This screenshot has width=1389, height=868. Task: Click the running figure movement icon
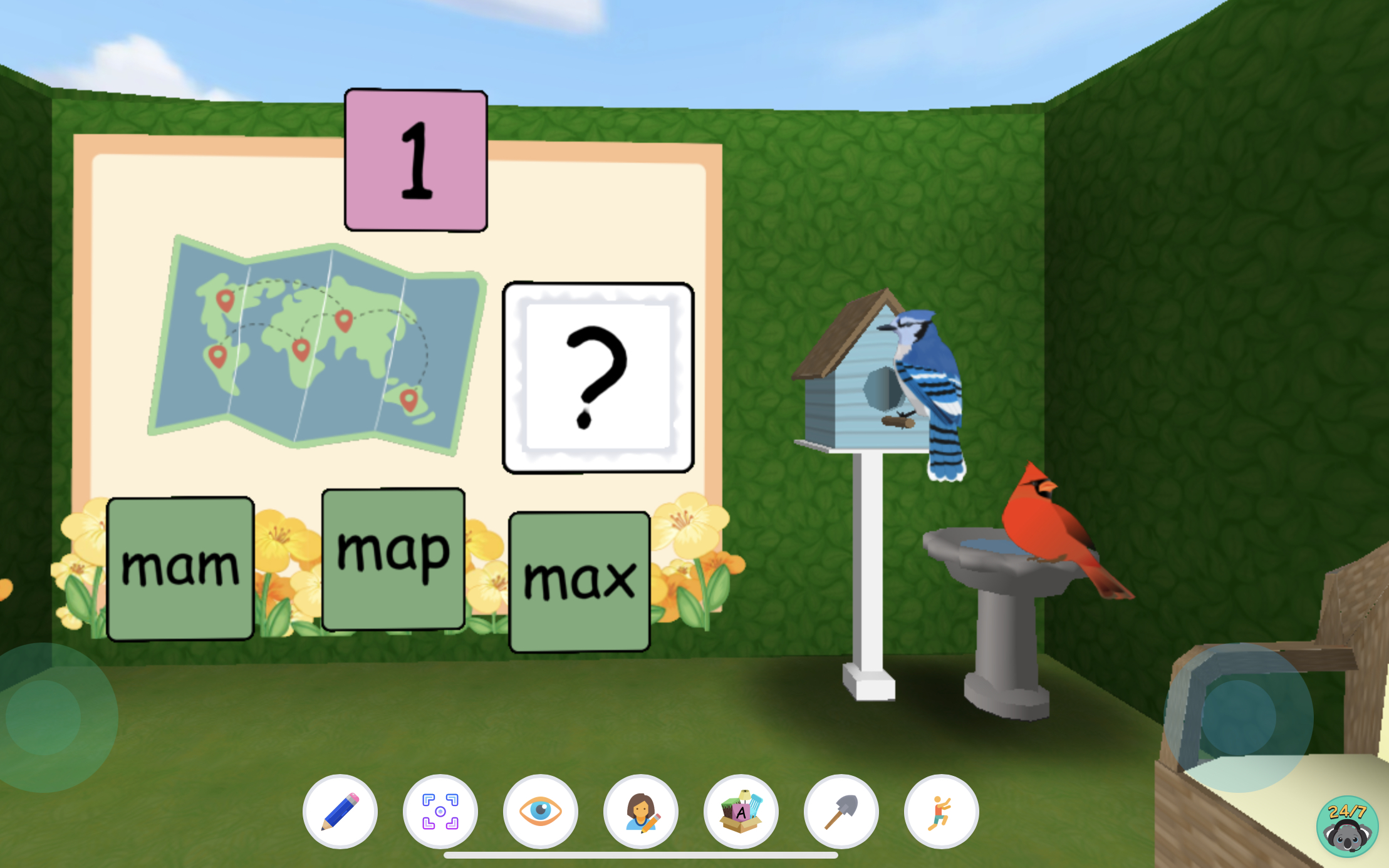click(x=940, y=810)
